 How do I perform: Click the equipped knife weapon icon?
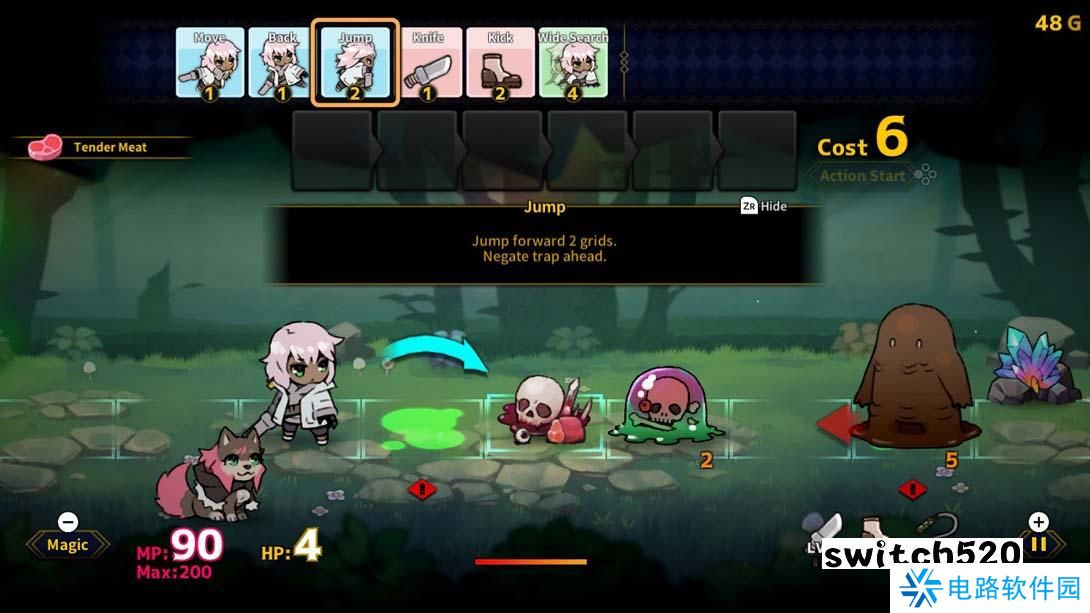coord(829,529)
